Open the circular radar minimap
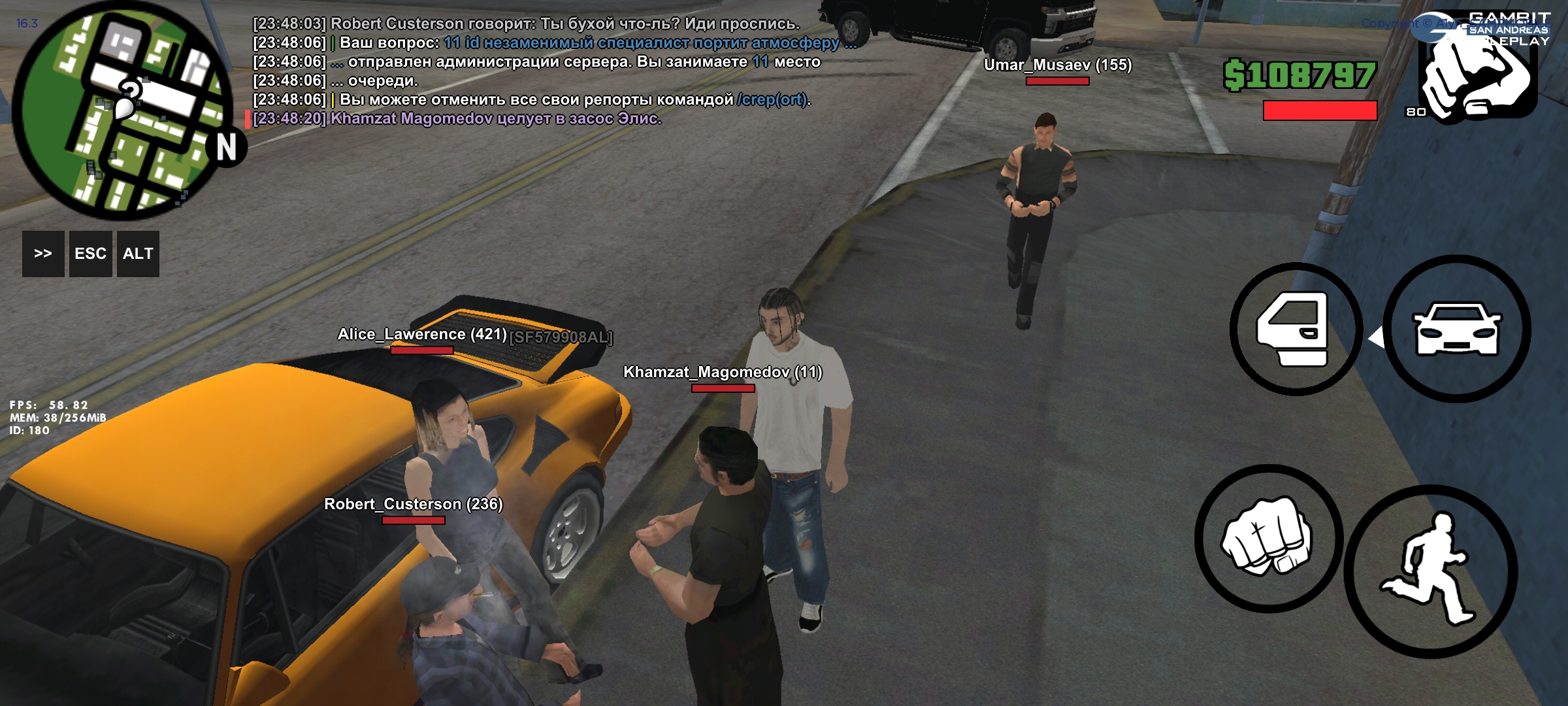The image size is (1568, 706). pos(123,111)
